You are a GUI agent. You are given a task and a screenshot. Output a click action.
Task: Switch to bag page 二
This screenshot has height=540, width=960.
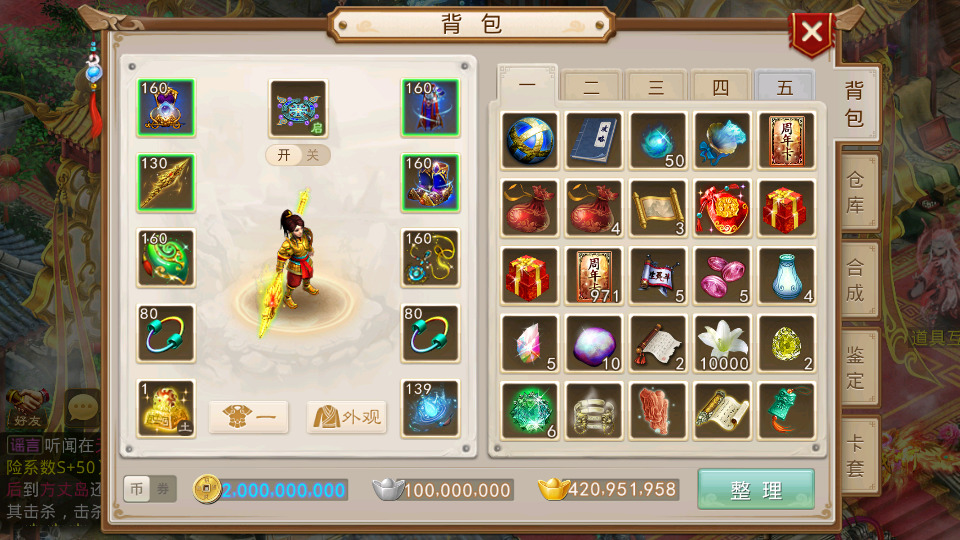tap(591, 87)
